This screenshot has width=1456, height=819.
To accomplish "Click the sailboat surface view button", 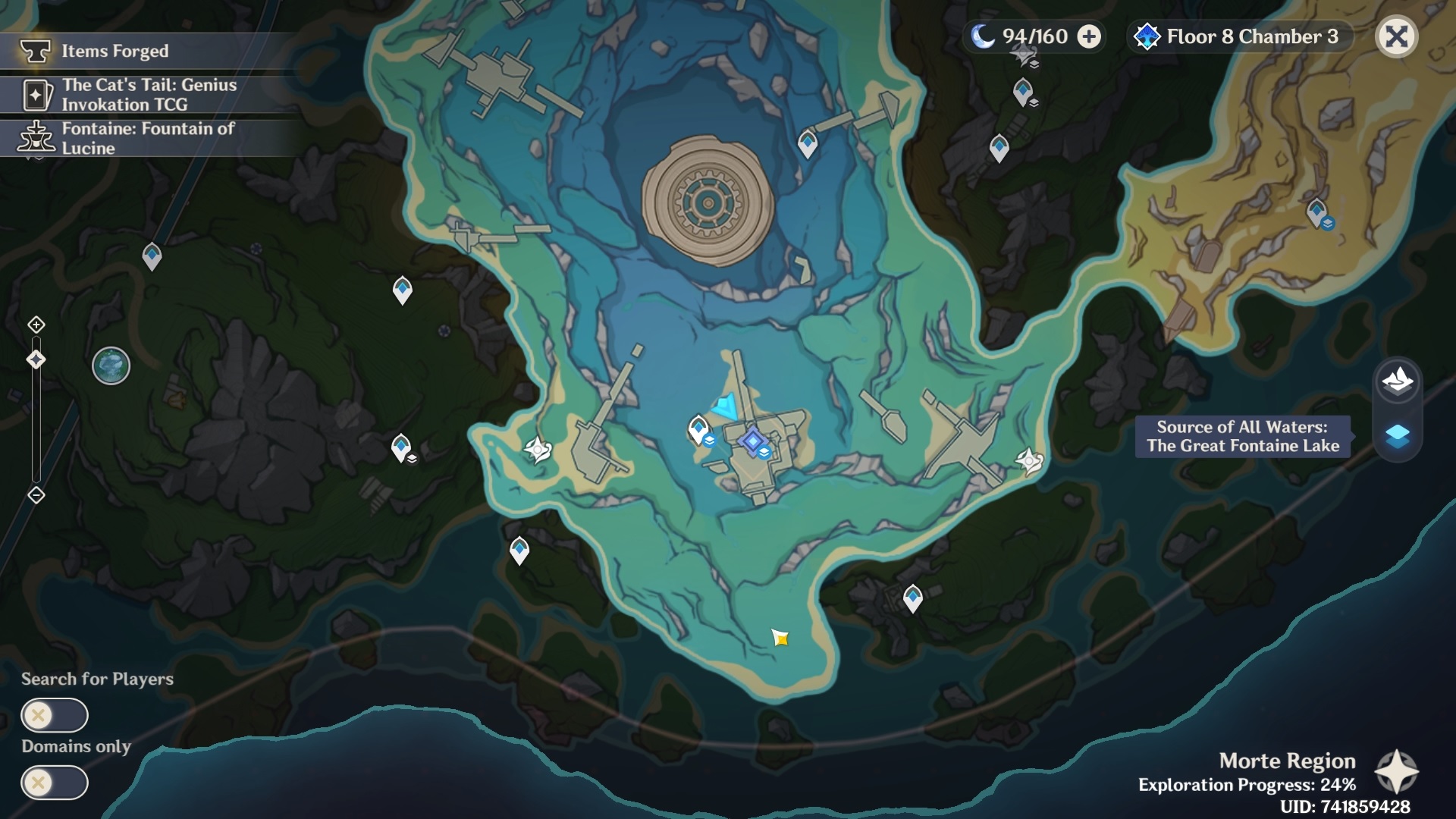I will pos(1397,380).
